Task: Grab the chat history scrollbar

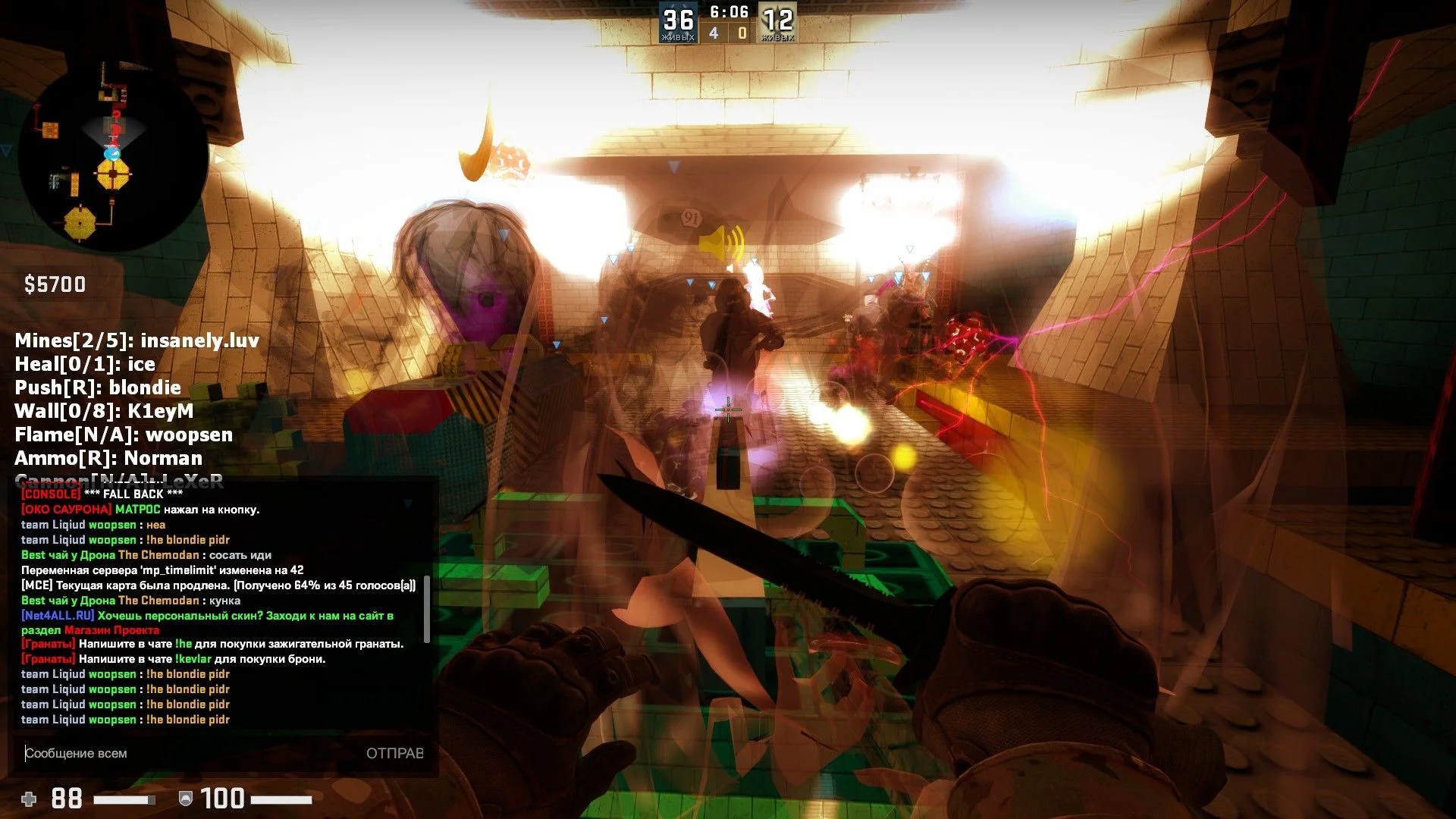Action: coord(427,609)
